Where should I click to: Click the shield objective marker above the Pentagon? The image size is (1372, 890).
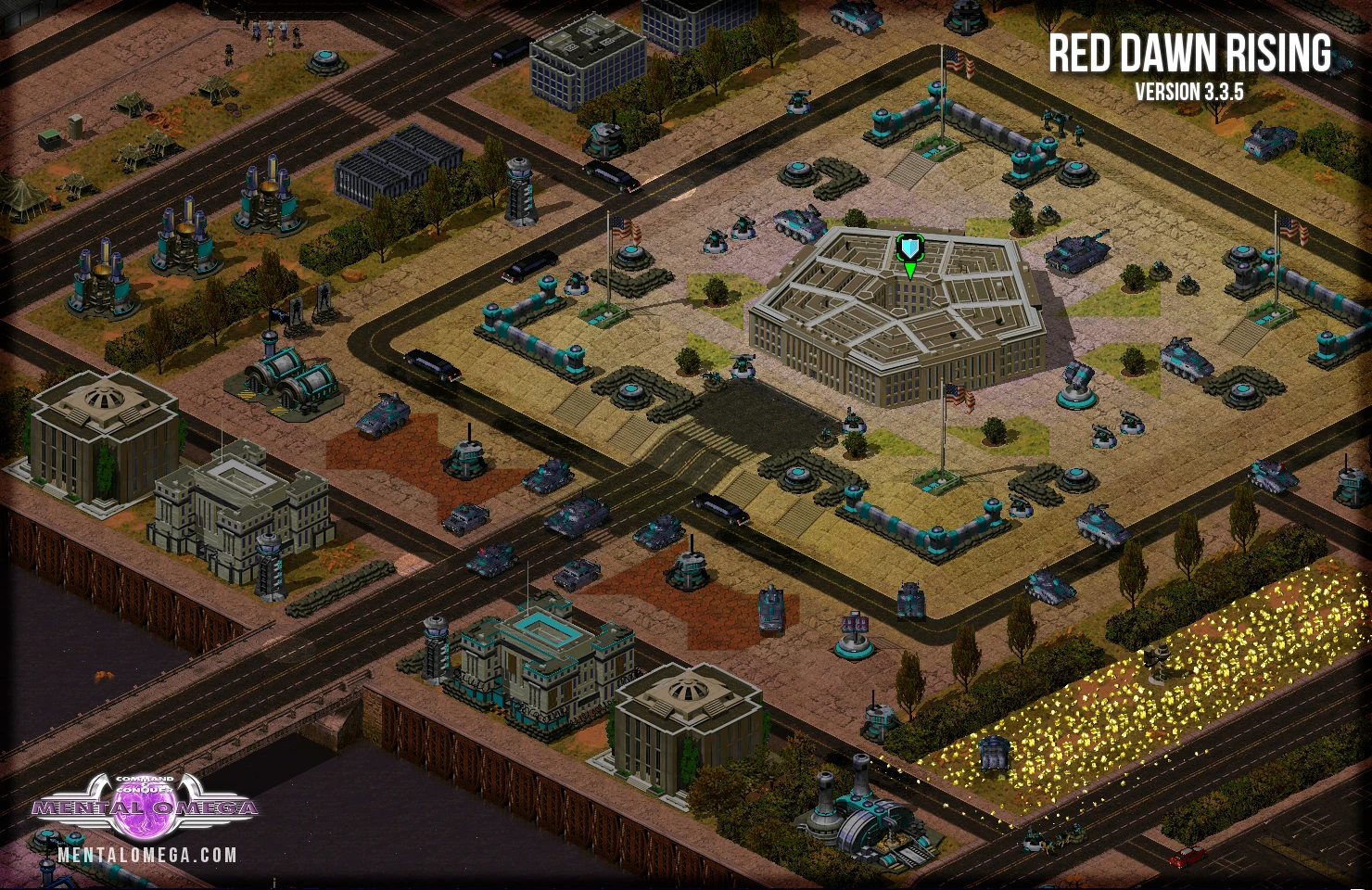point(910,249)
